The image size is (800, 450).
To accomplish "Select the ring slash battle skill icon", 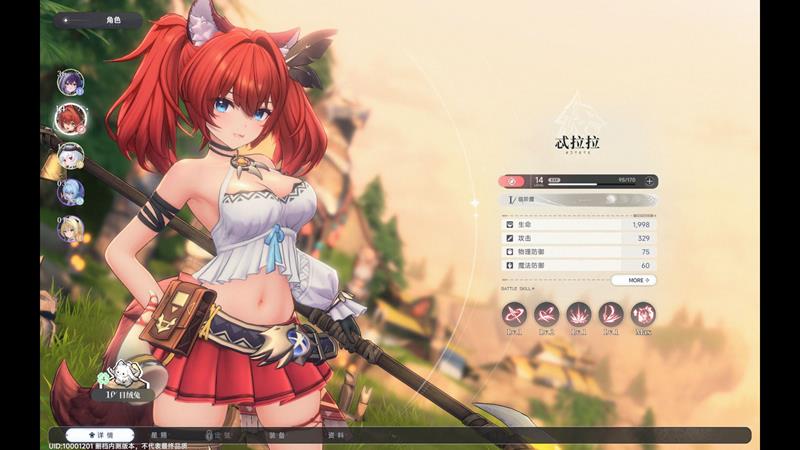I will (x=514, y=314).
